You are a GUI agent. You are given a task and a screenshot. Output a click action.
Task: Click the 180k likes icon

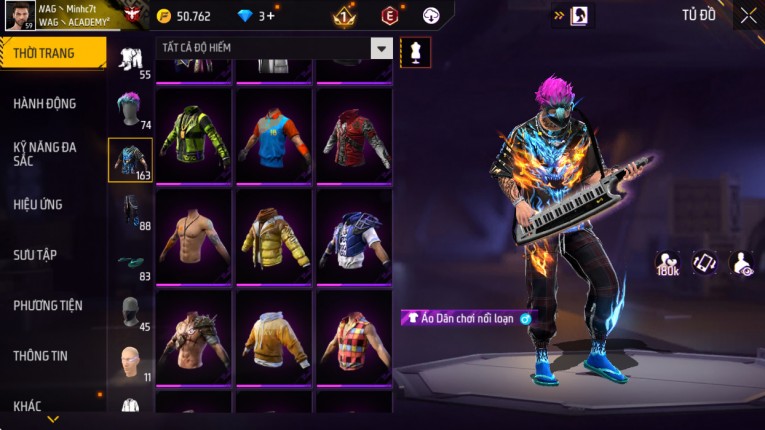[x=667, y=263]
